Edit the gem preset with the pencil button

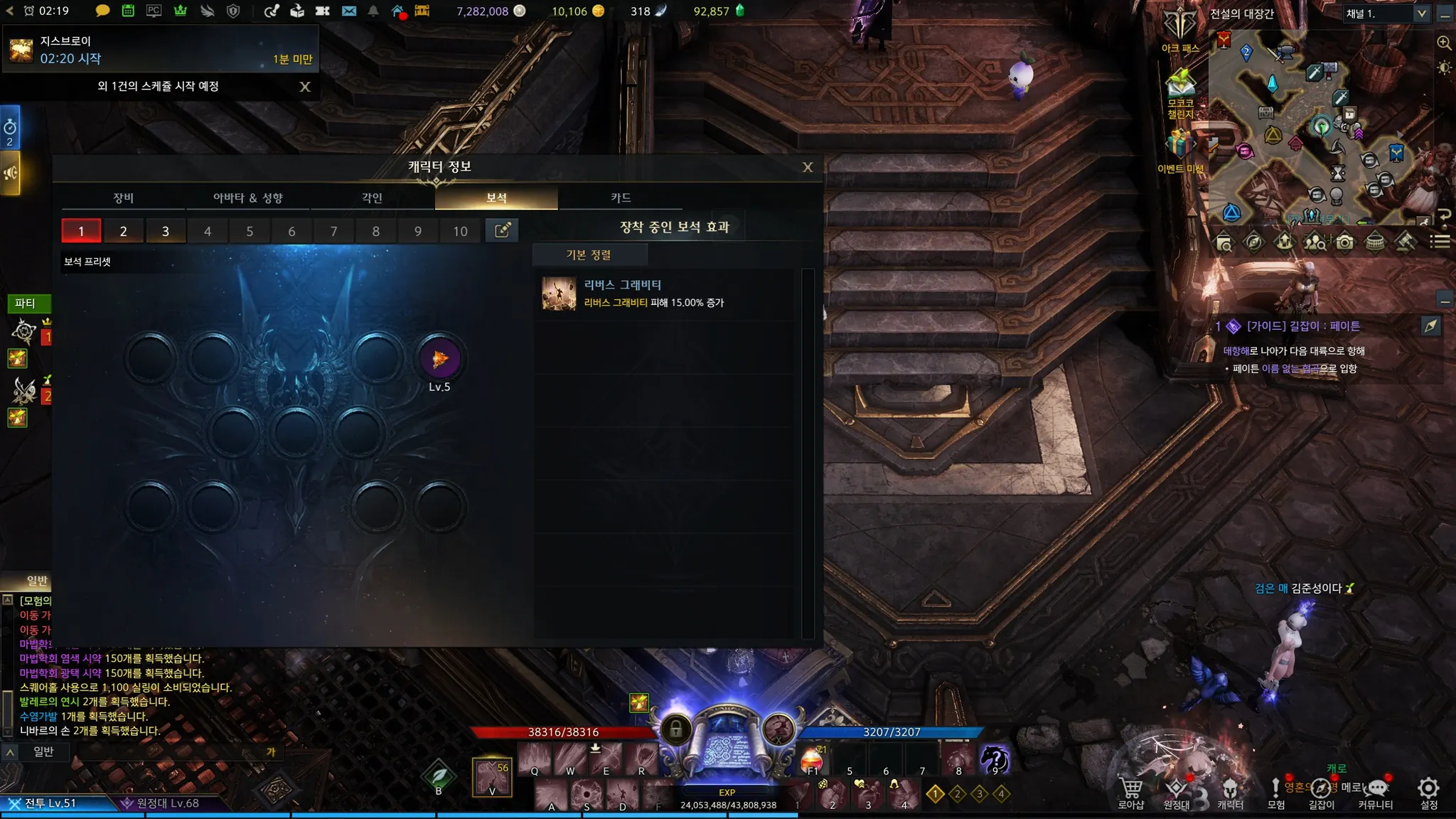point(502,230)
